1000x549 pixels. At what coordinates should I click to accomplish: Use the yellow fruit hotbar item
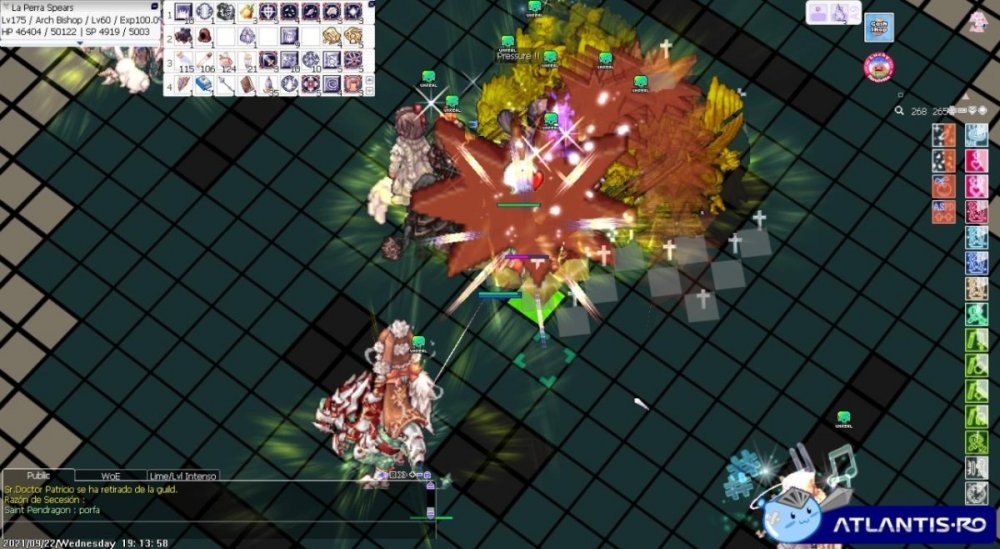(x=246, y=12)
